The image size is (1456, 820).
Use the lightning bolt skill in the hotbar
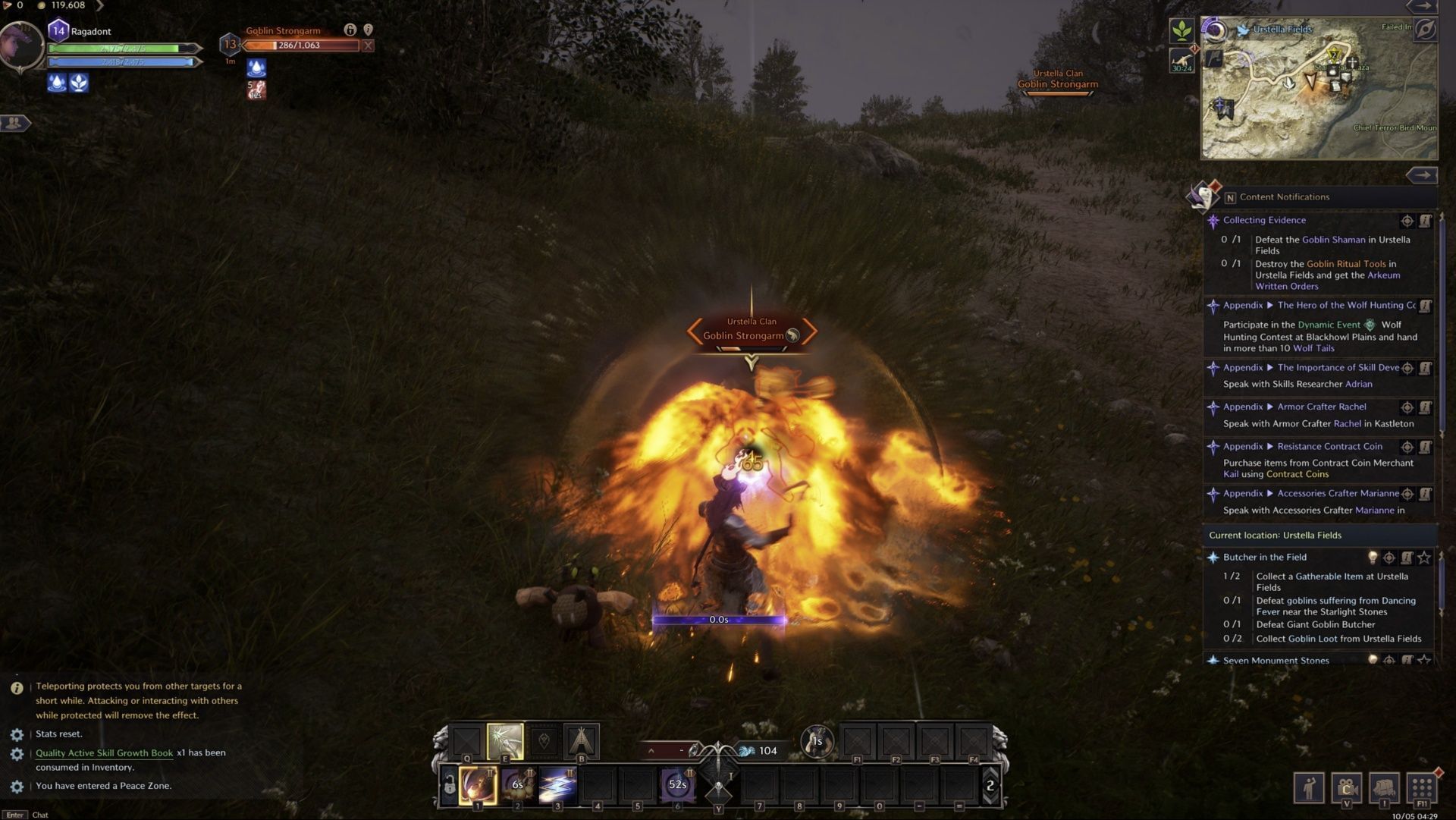(557, 785)
